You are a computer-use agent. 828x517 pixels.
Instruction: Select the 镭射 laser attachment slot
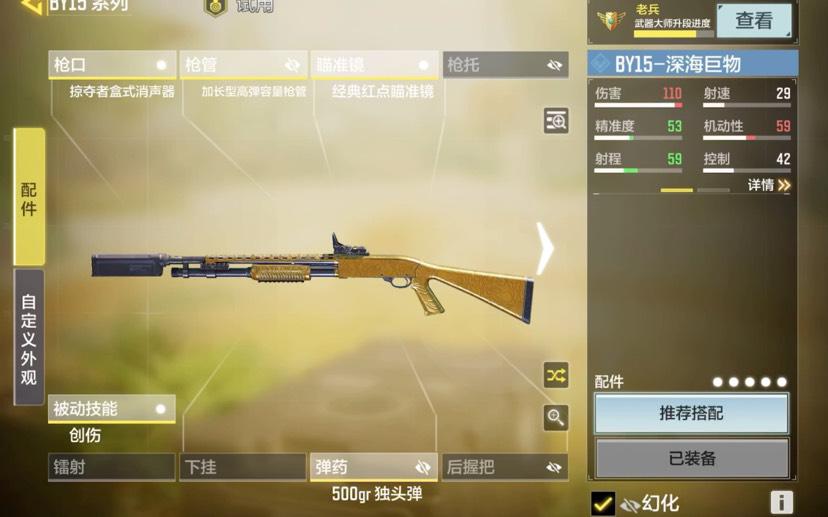tap(111, 467)
